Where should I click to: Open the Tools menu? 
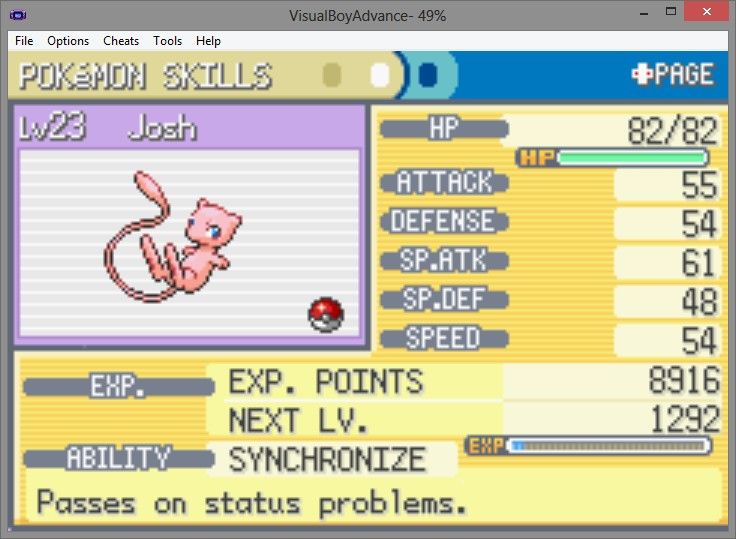167,41
